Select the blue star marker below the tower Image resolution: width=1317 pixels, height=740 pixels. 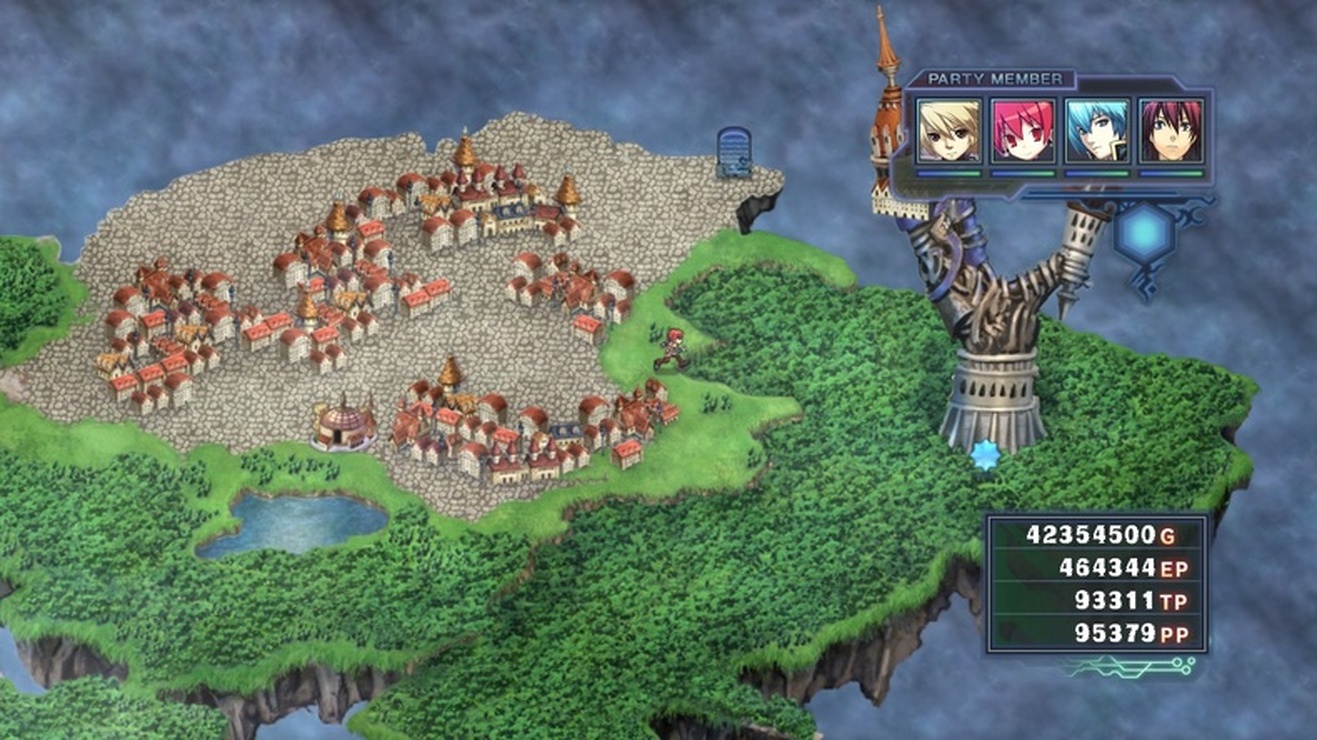tap(986, 455)
